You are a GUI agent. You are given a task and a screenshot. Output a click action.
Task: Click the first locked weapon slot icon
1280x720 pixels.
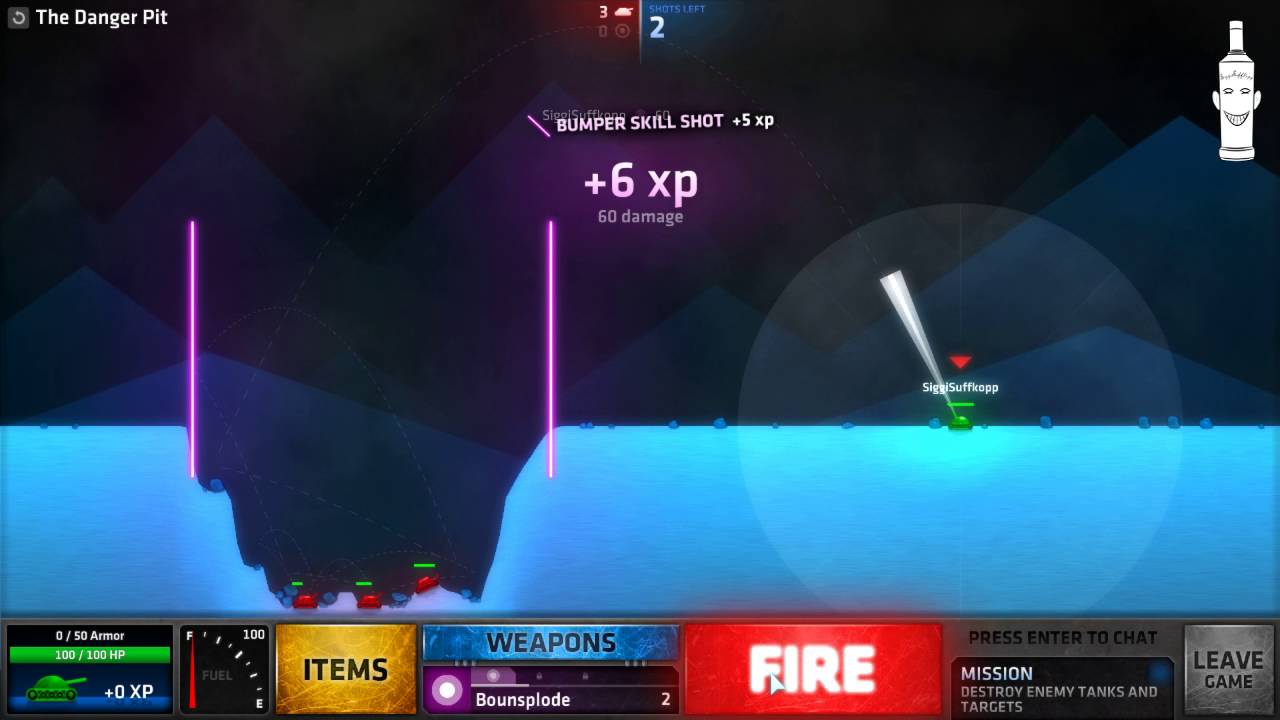539,676
